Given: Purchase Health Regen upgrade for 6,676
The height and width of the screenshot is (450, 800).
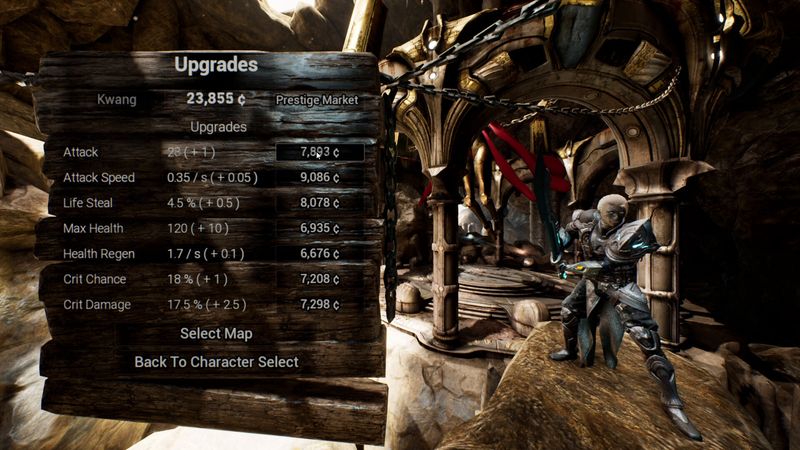Looking at the screenshot, I should pyautogui.click(x=320, y=254).
